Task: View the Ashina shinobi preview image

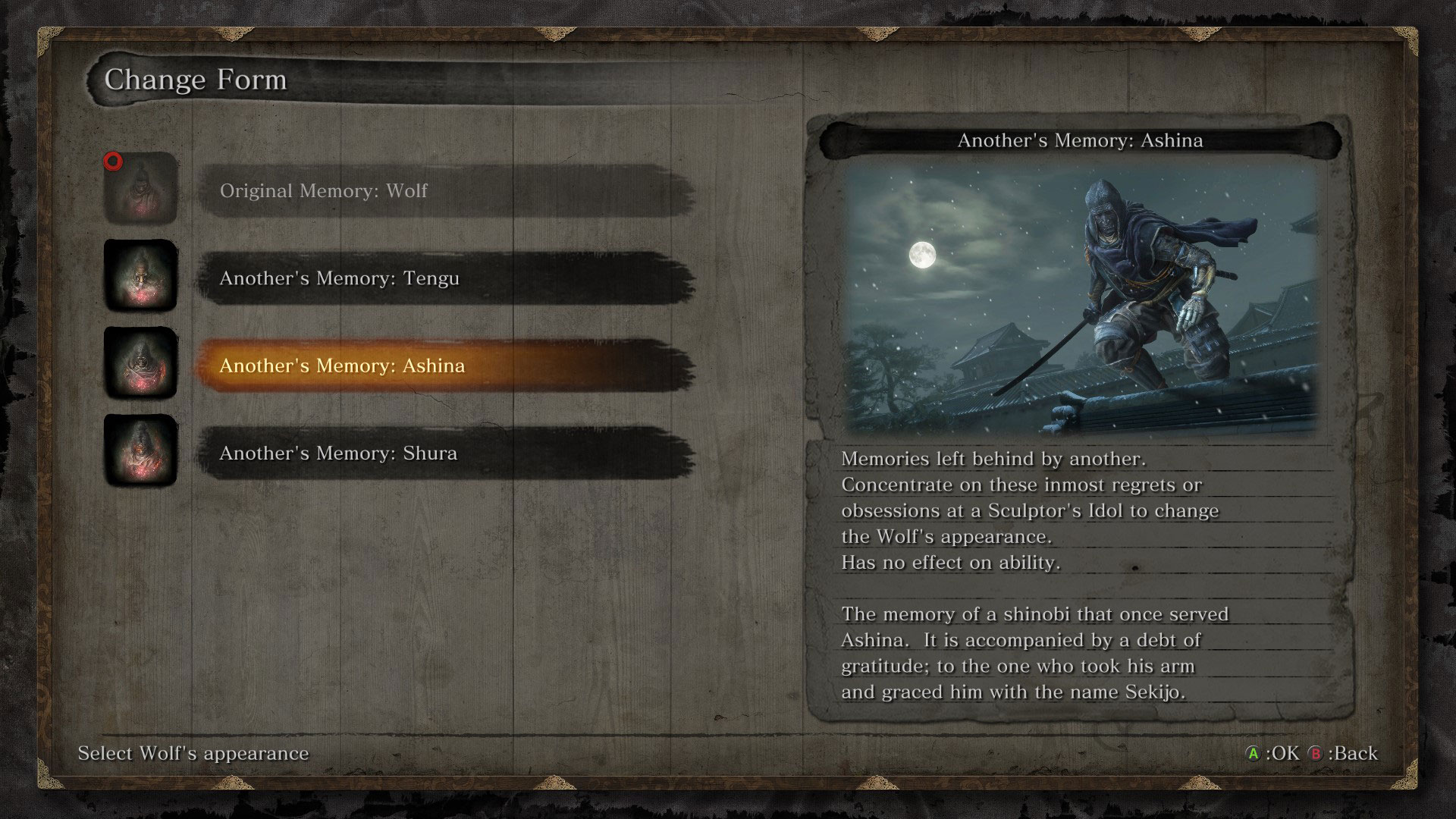Action: coord(1080,298)
